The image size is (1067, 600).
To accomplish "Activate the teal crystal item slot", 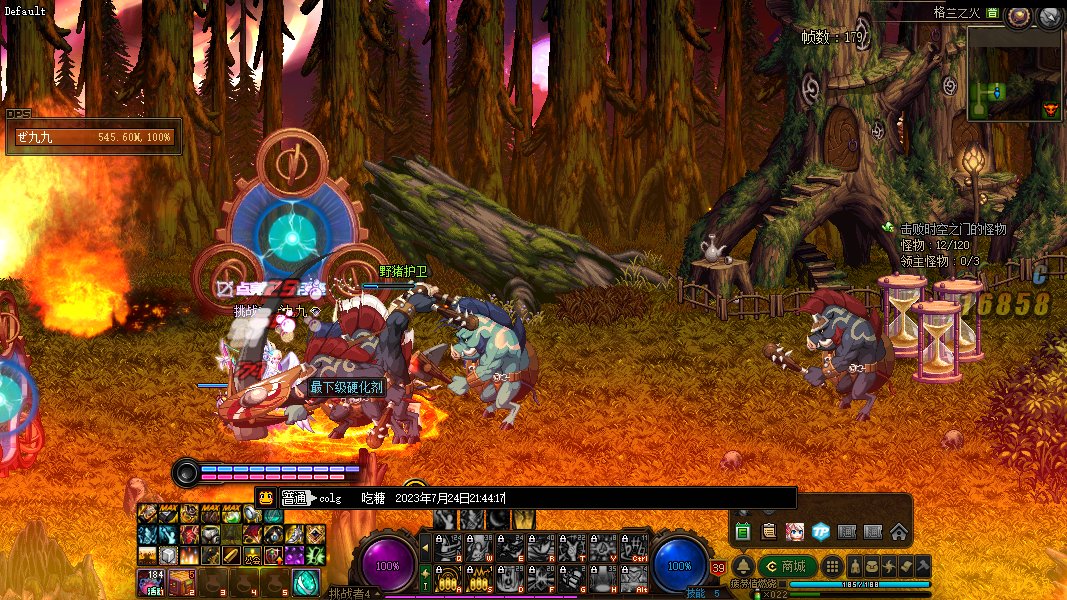I will [305, 581].
